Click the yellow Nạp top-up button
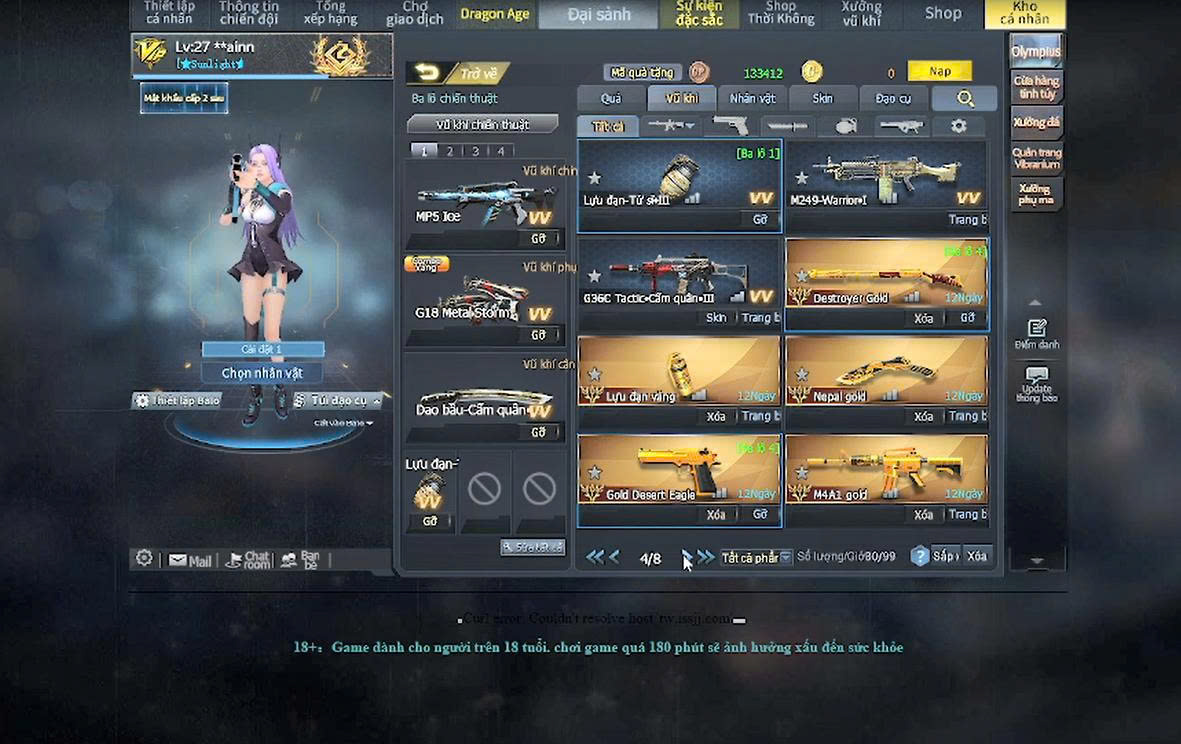The image size is (1181, 744). tap(939, 71)
